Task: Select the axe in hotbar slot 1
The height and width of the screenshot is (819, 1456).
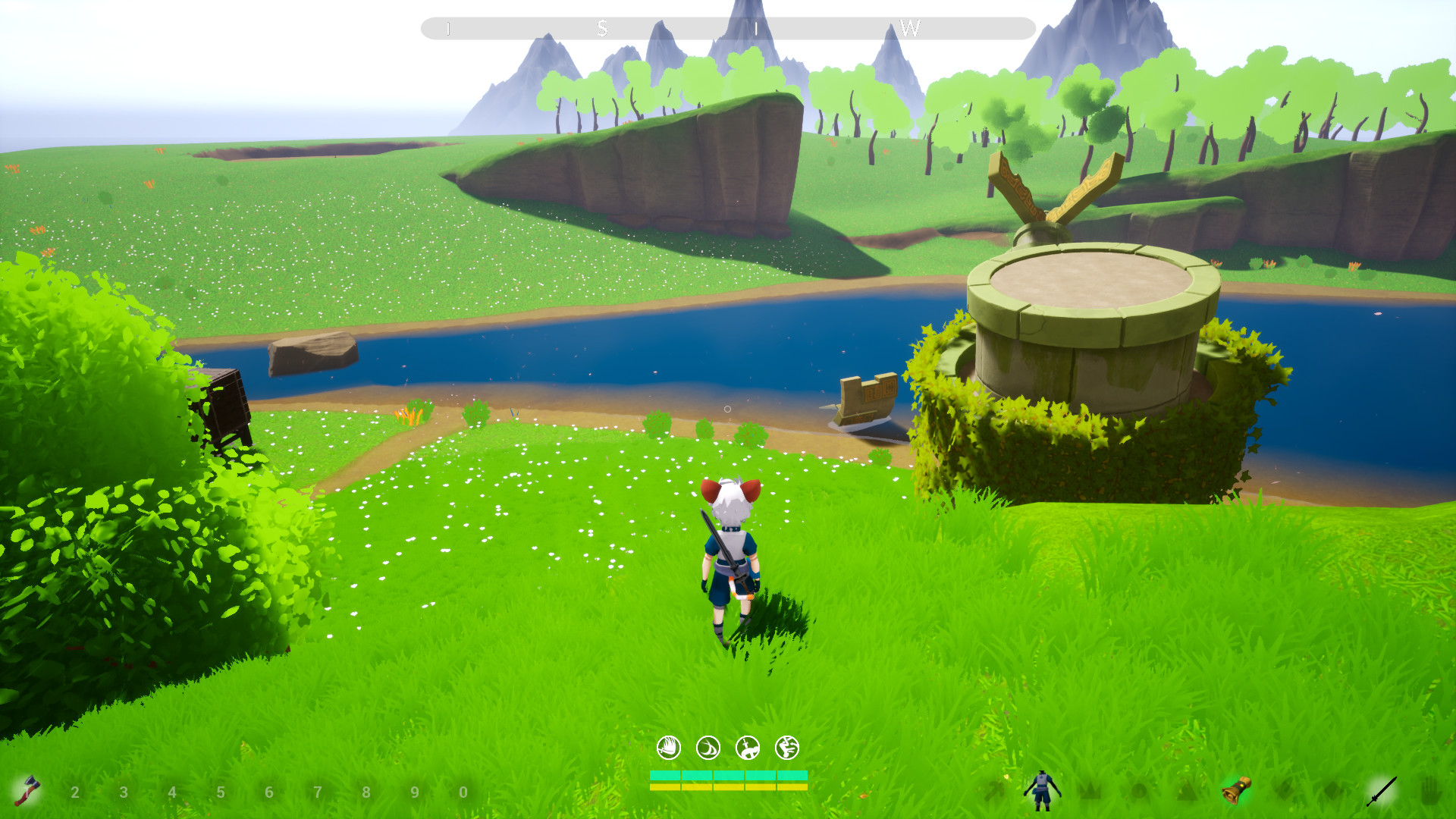Action: pyautogui.click(x=28, y=791)
